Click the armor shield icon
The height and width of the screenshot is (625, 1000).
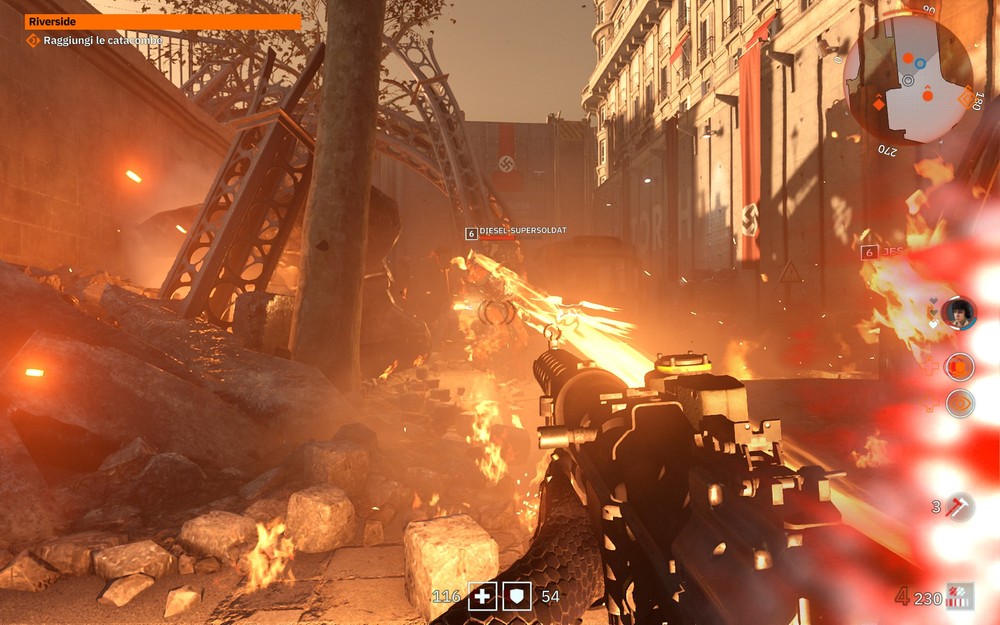pos(516,596)
